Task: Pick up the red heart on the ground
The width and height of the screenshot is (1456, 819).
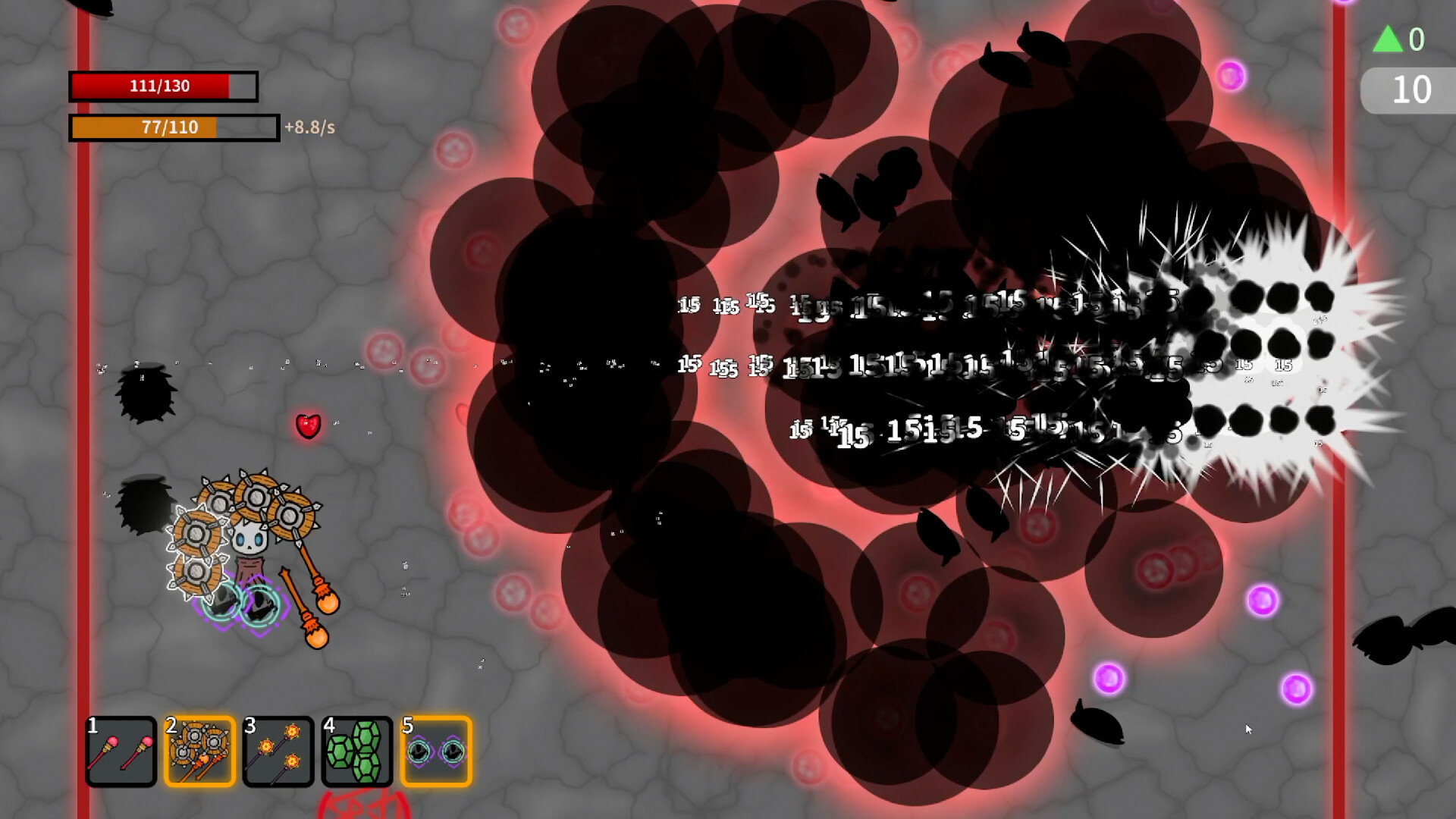Action: (309, 425)
